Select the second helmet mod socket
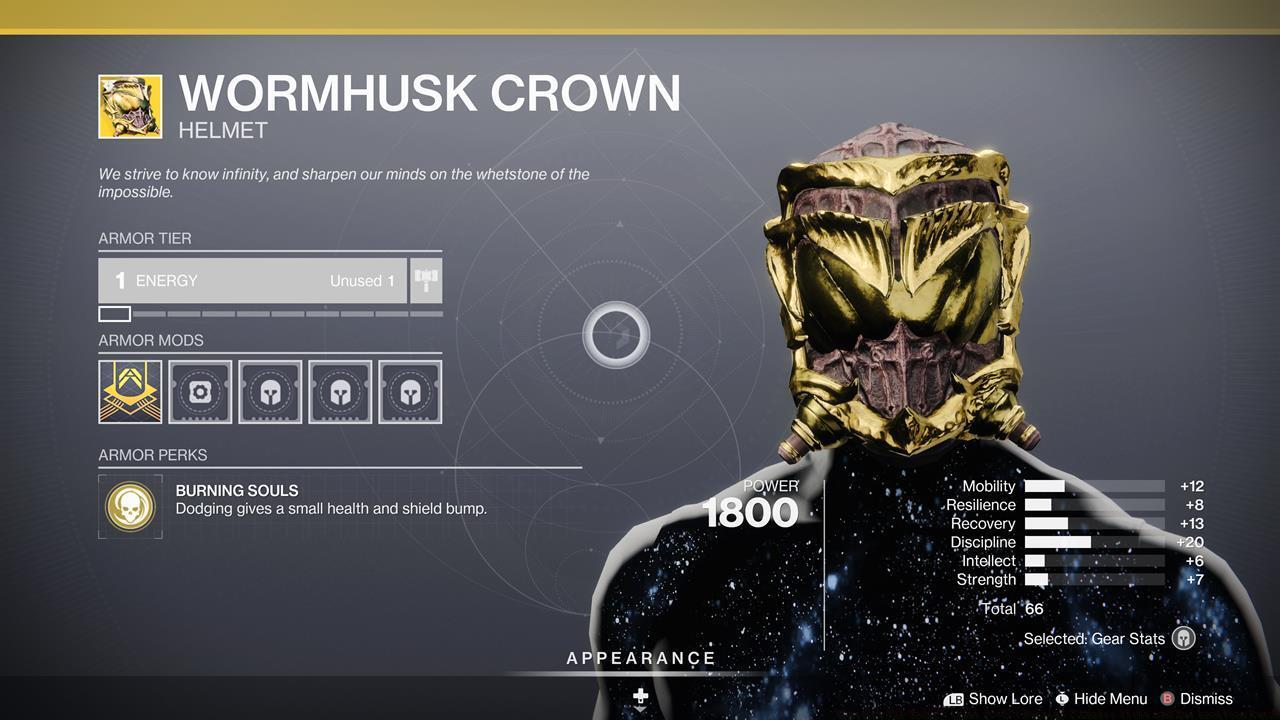The image size is (1280, 720). [339, 391]
